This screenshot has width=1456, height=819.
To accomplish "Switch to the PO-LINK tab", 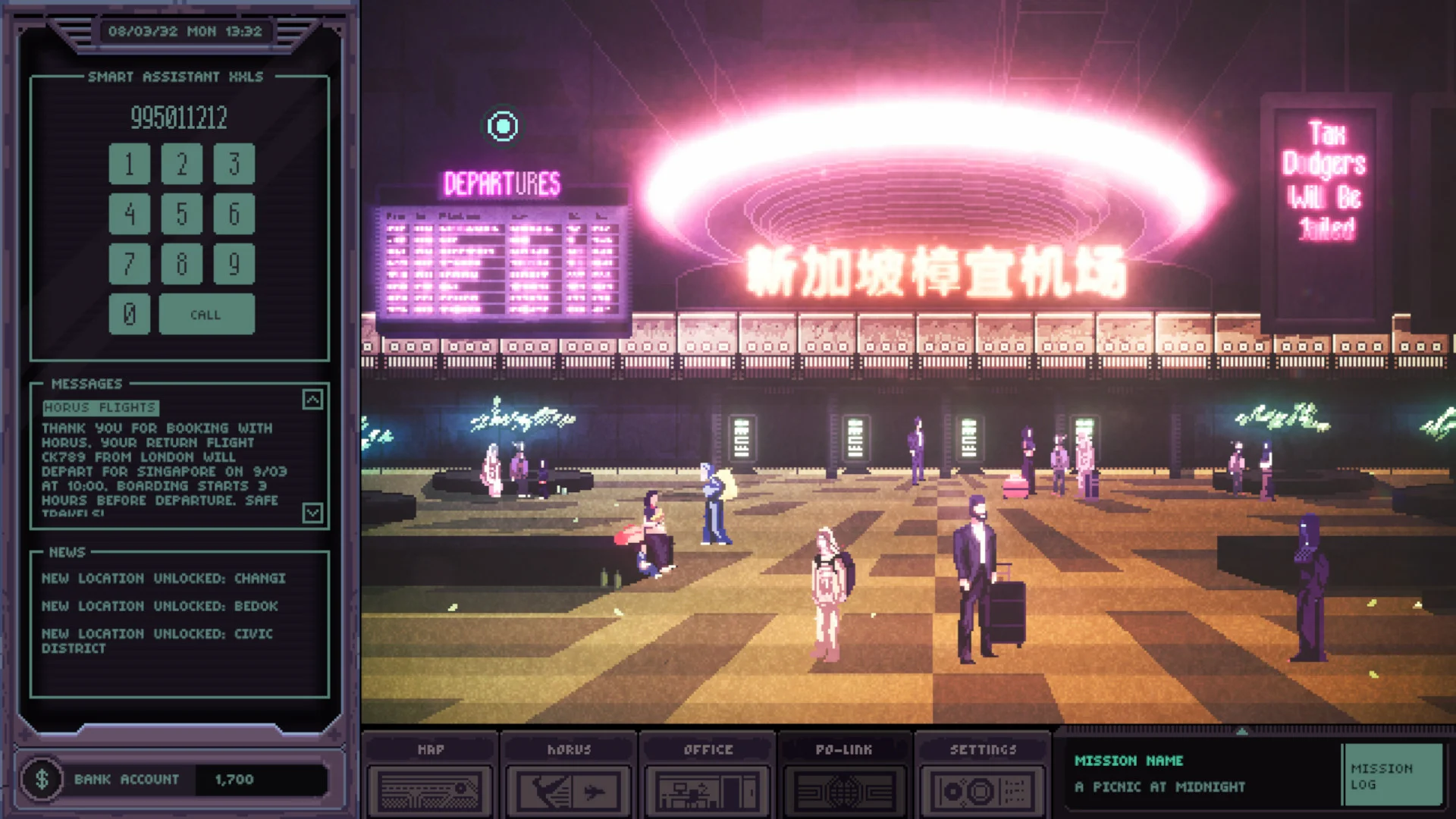I will point(844,750).
